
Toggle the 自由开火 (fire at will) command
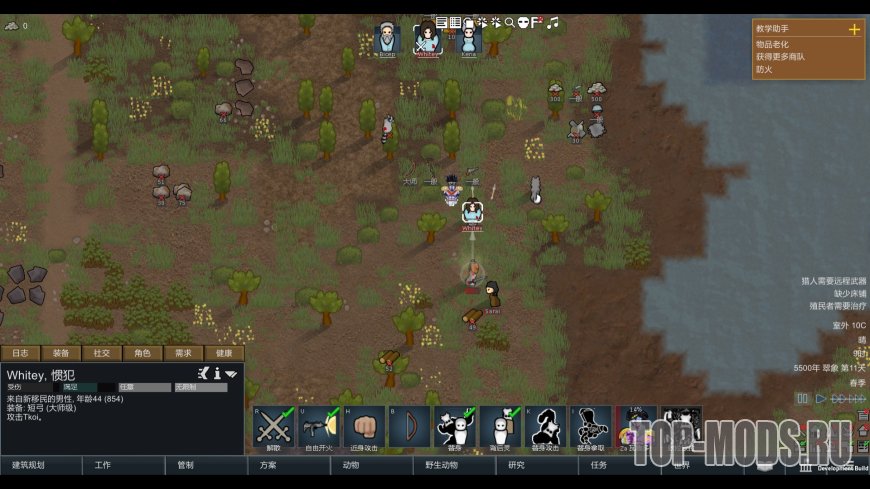coord(319,427)
